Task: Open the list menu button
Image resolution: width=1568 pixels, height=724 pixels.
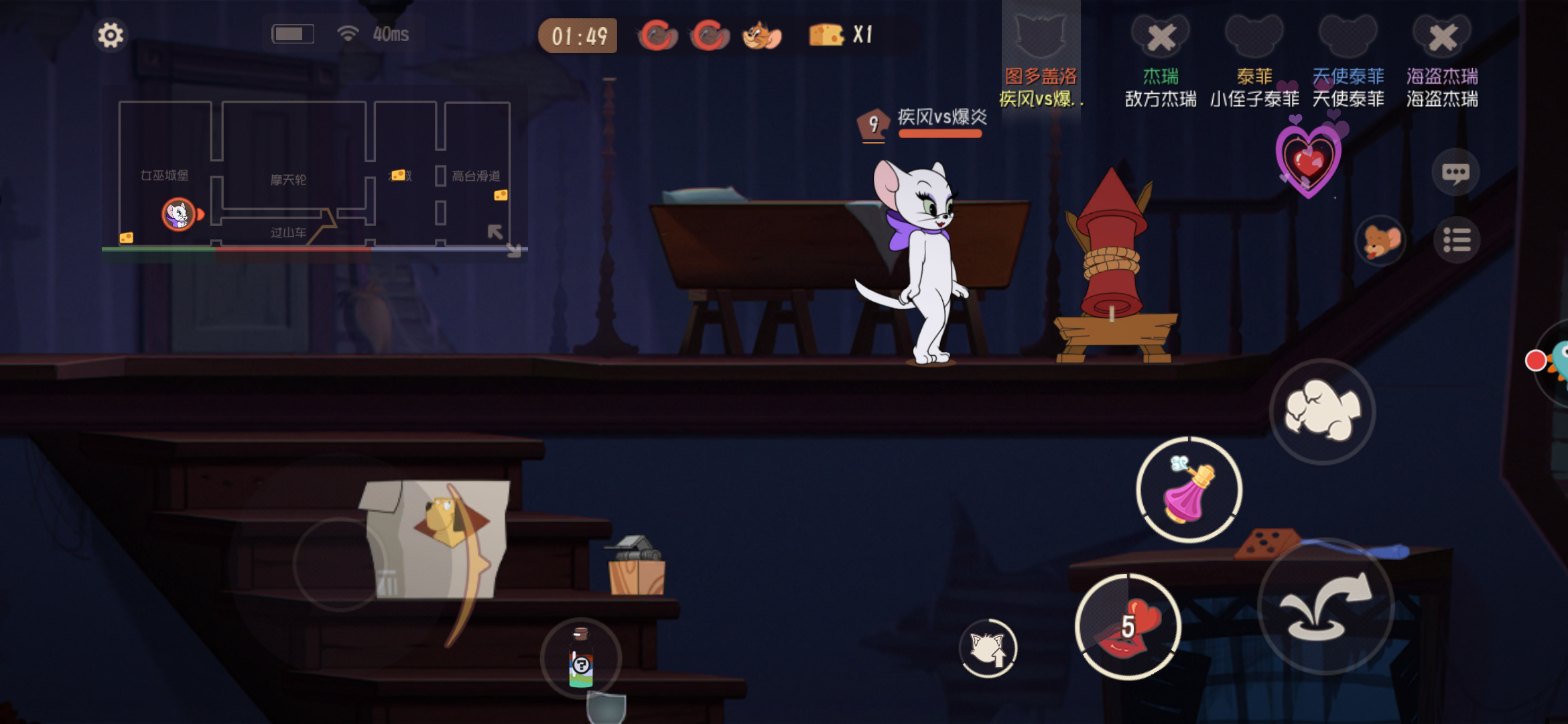Action: coord(1456,240)
